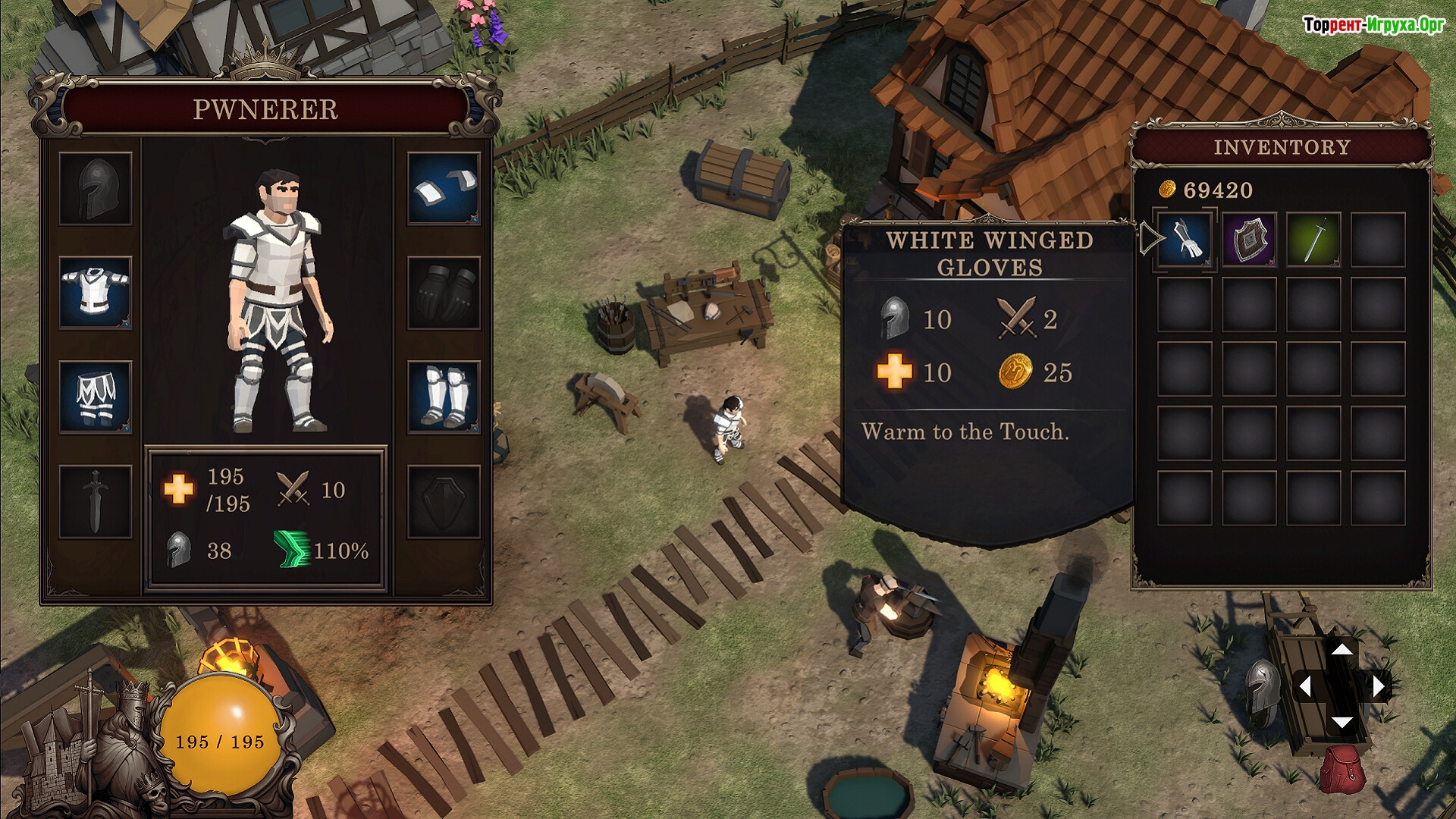The image size is (1456, 819).
Task: Open character sheet via the steel helmet icon
Action: pos(1262,688)
